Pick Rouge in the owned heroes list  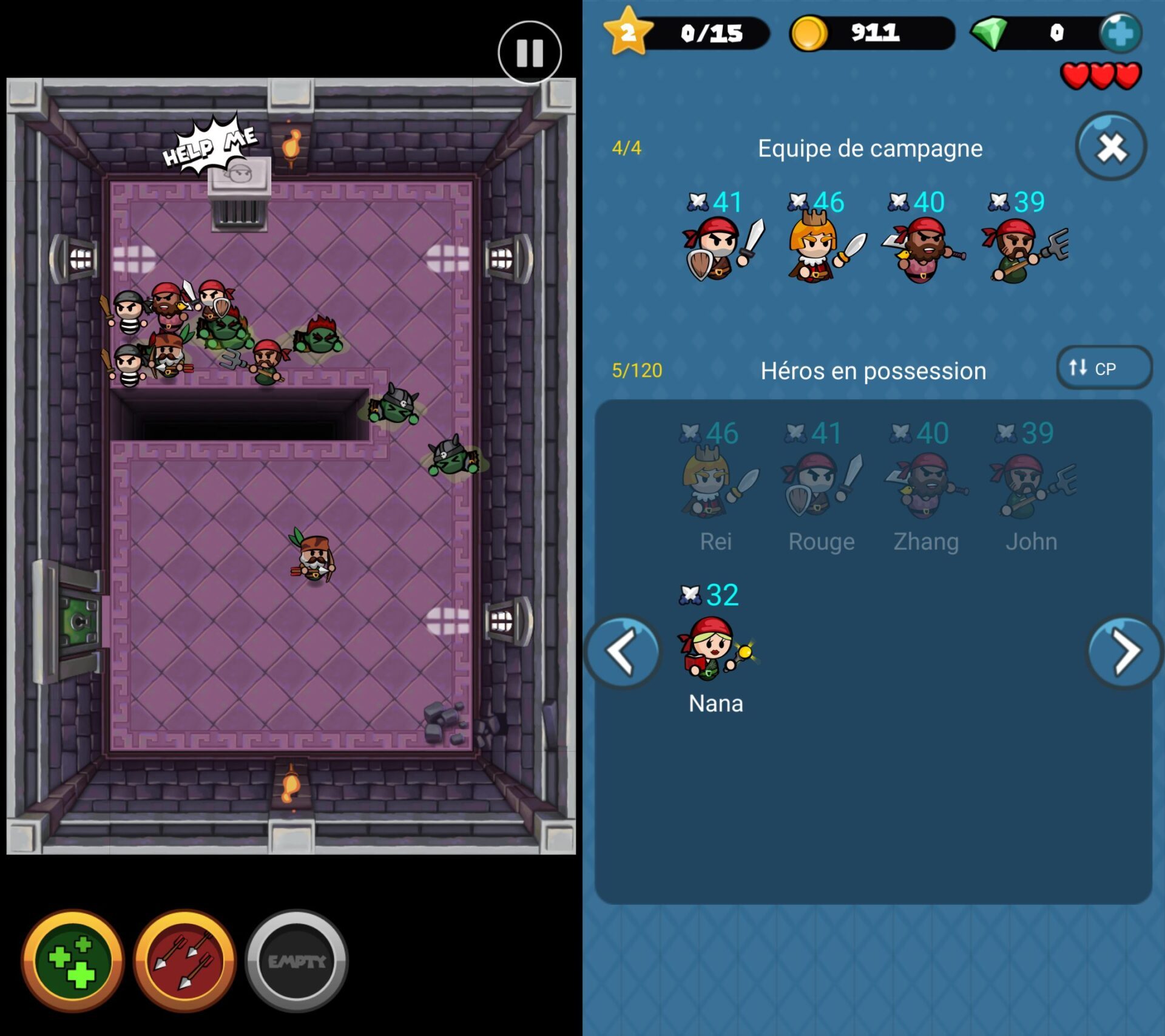pos(821,486)
